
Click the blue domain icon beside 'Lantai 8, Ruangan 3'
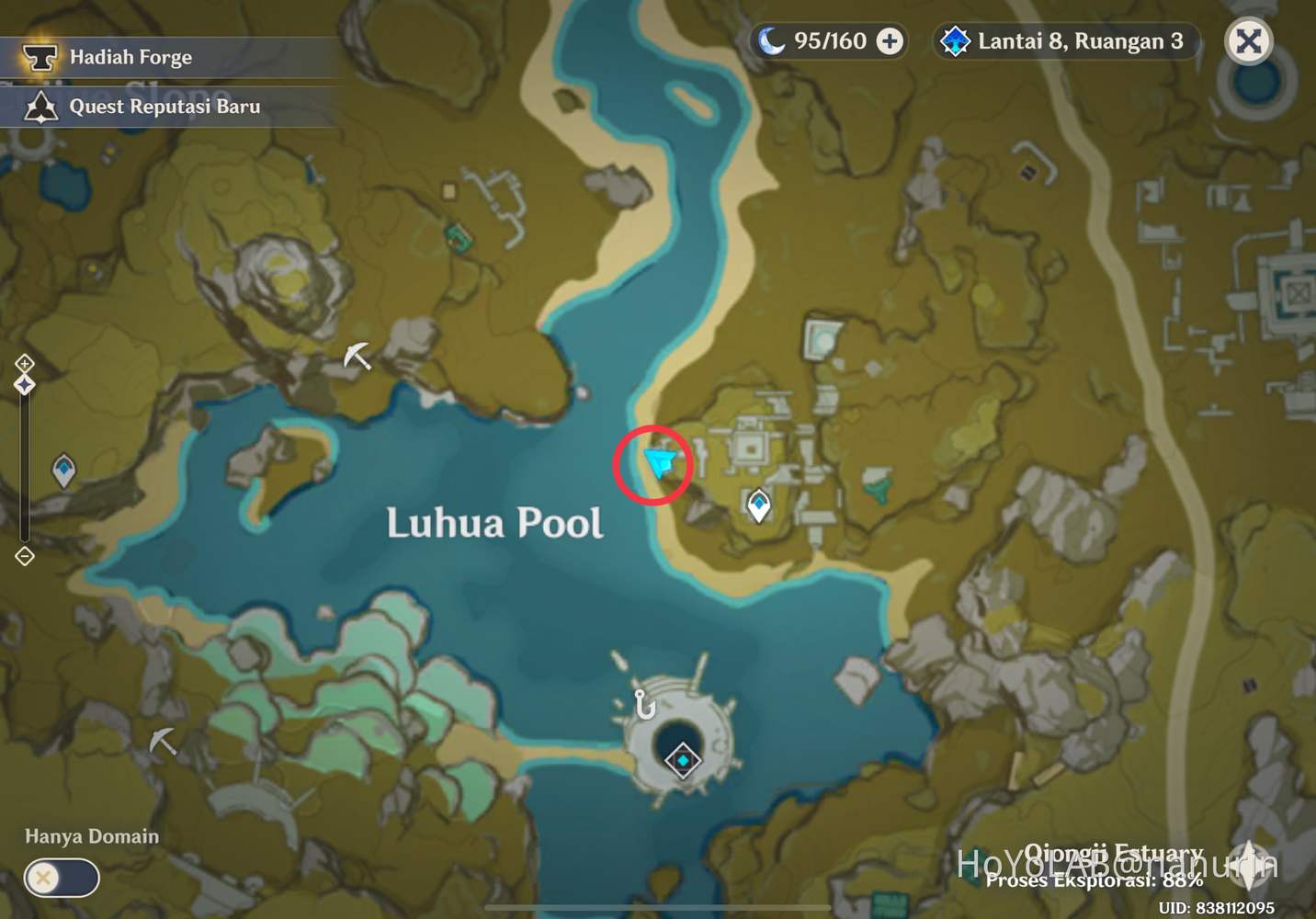[x=956, y=40]
